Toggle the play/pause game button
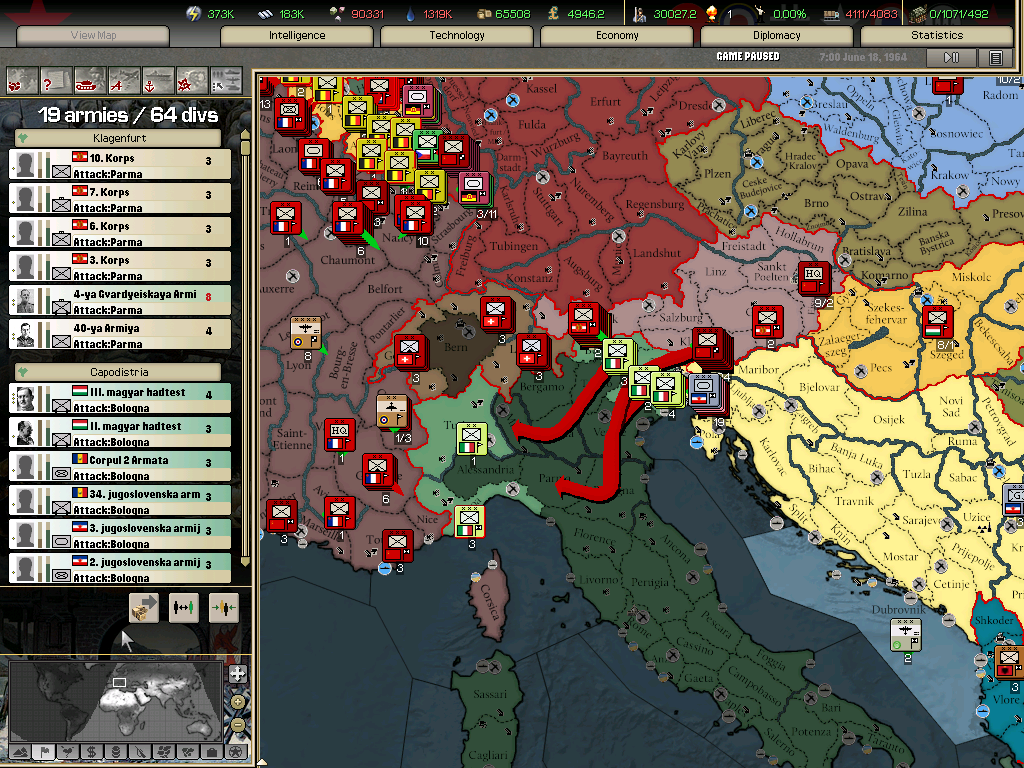Viewport: 1024px width, 768px height. click(x=951, y=58)
